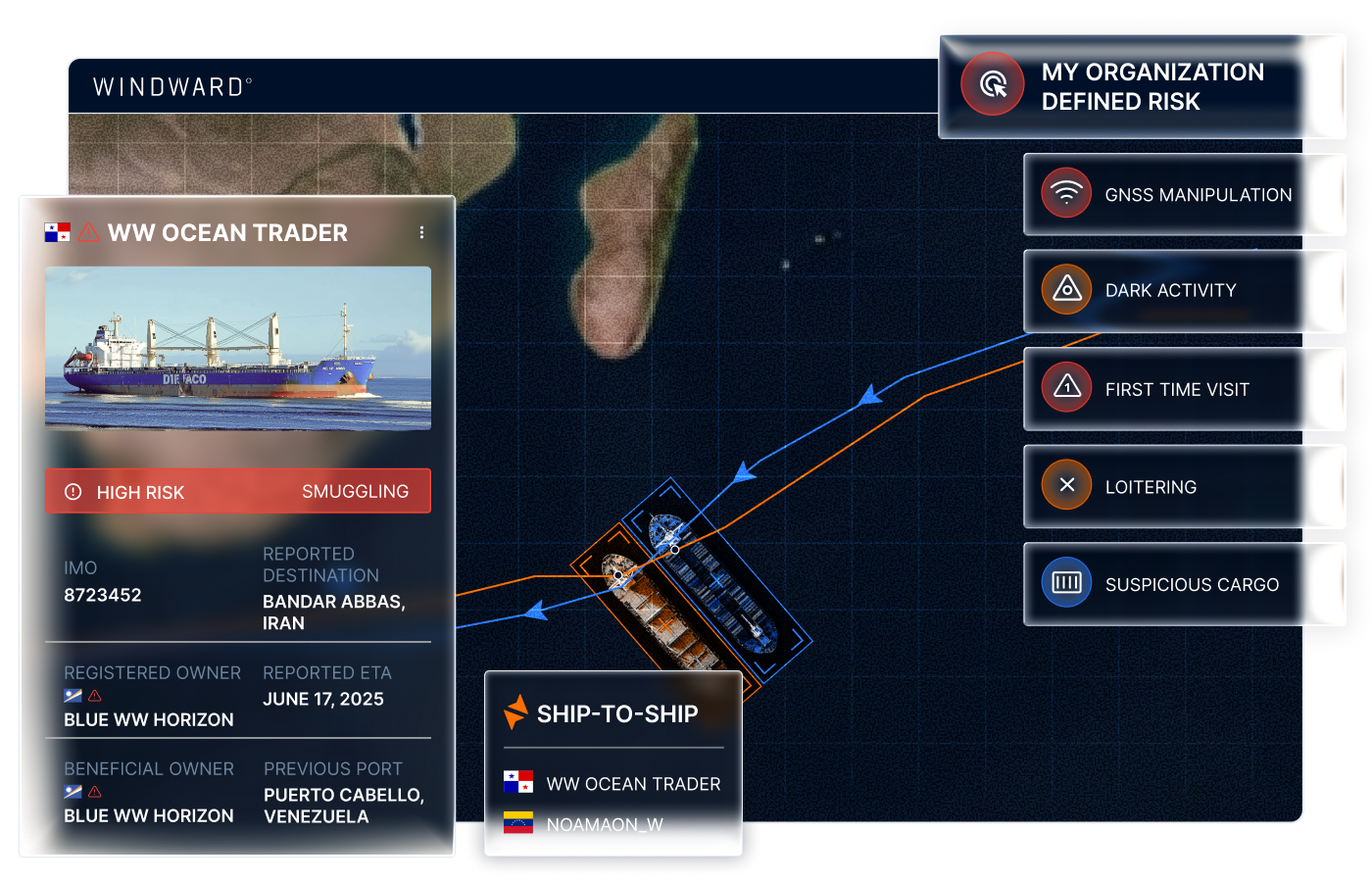
Task: Click the warning triangle beside WW OCEAN TRADER title
Action: pos(89,232)
